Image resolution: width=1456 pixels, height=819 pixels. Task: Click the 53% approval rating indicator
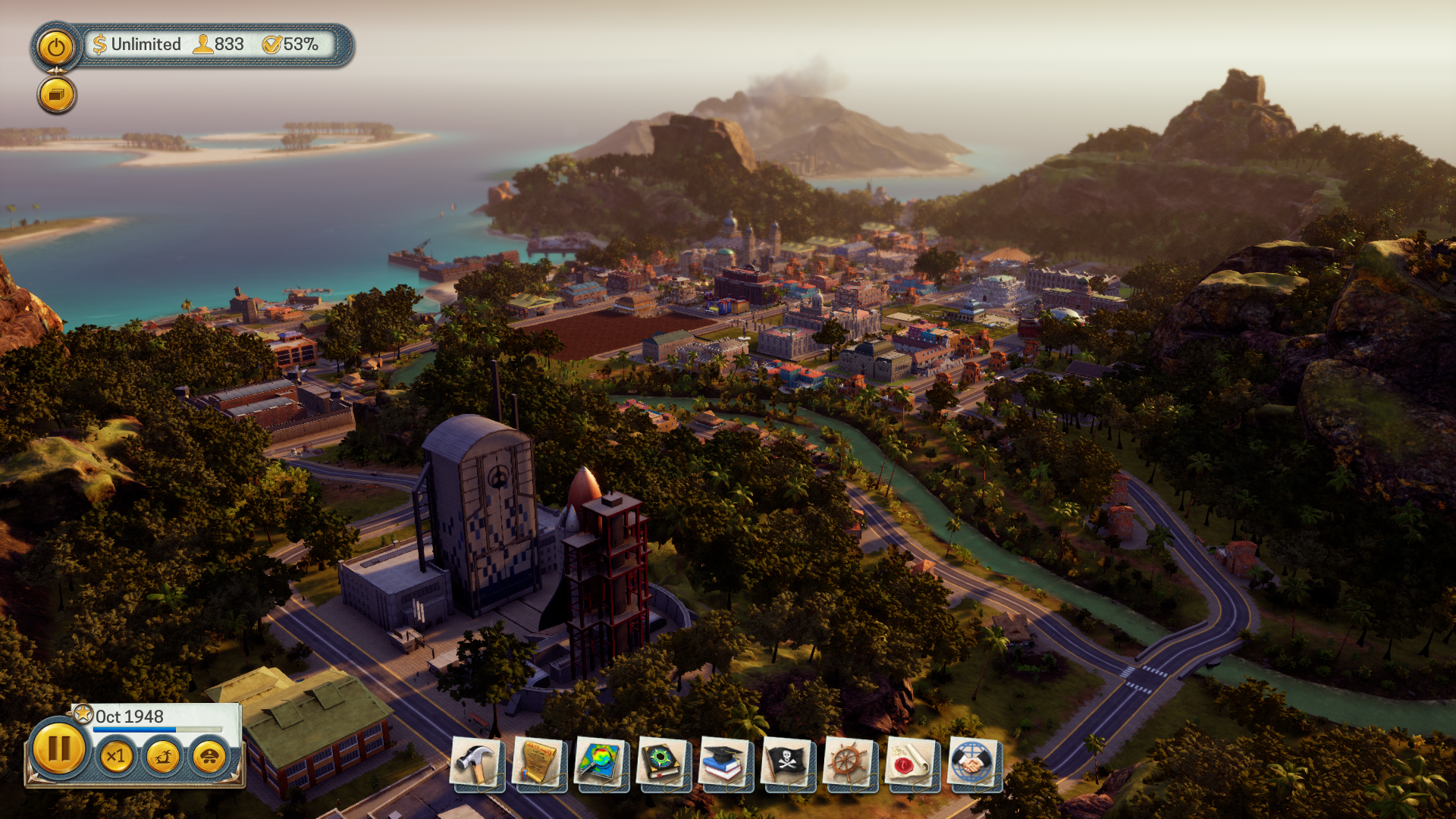coord(290,45)
